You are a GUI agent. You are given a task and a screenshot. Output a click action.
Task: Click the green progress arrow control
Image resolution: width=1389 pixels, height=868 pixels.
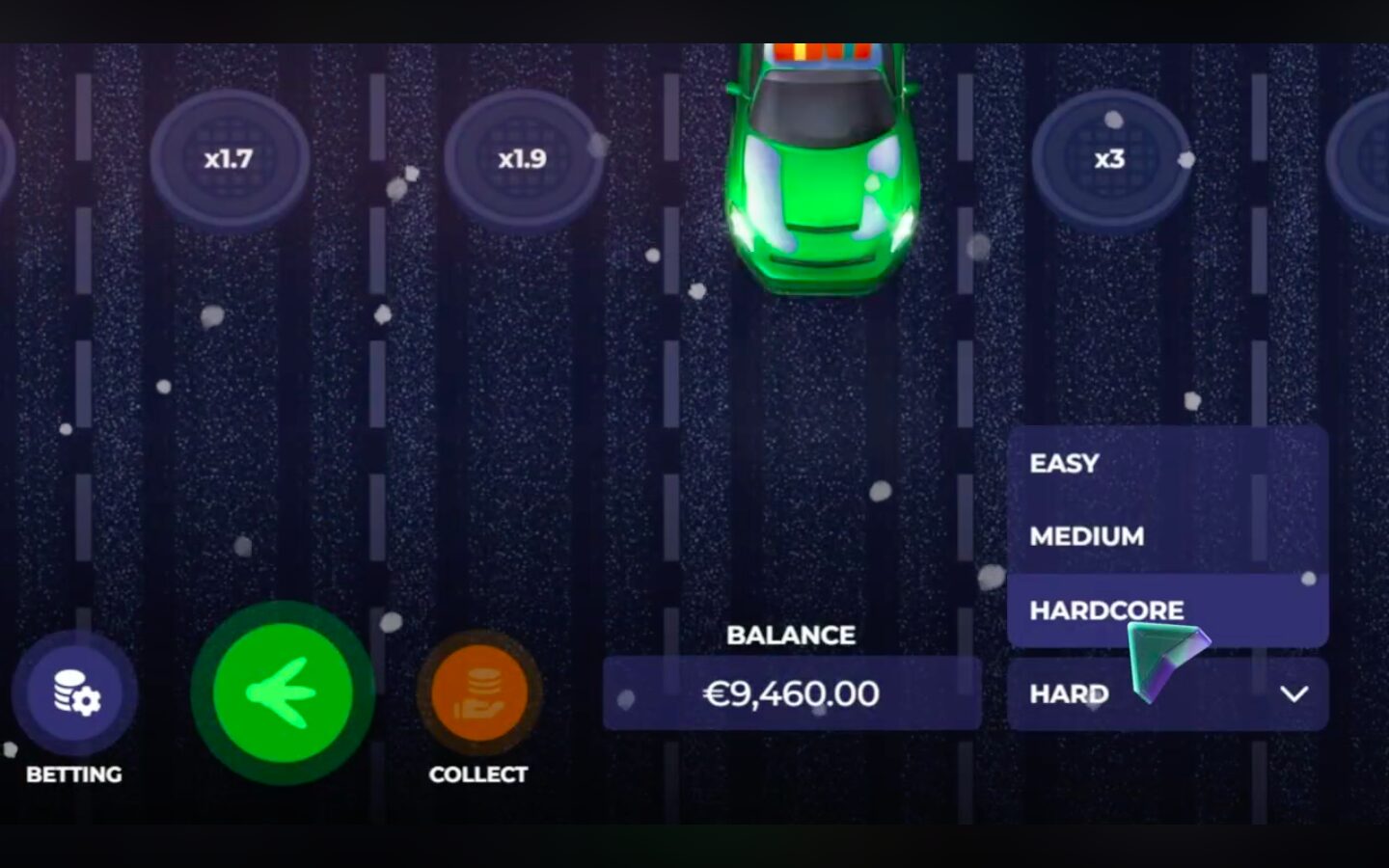[x=282, y=692]
